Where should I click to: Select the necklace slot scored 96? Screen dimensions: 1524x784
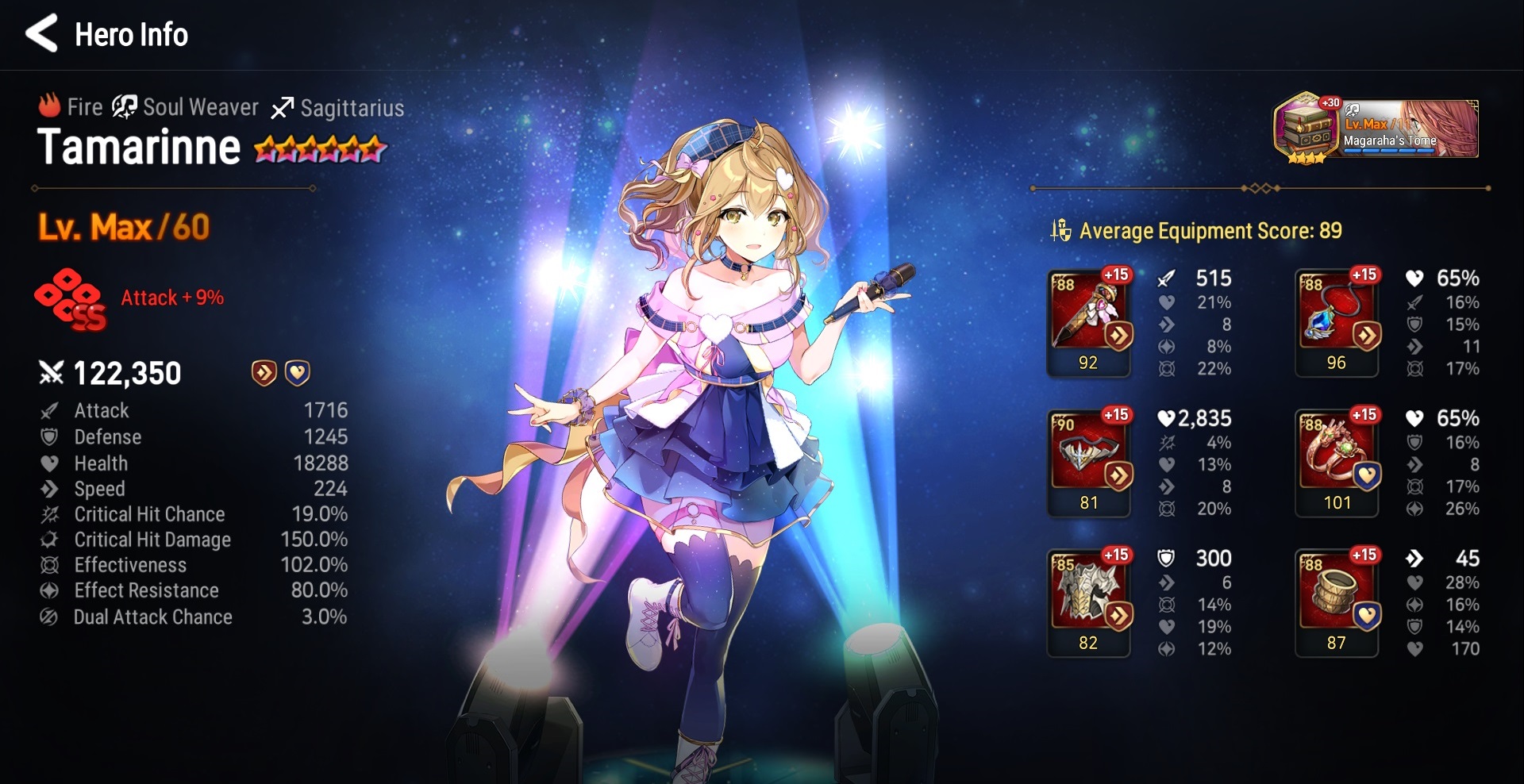1337,321
